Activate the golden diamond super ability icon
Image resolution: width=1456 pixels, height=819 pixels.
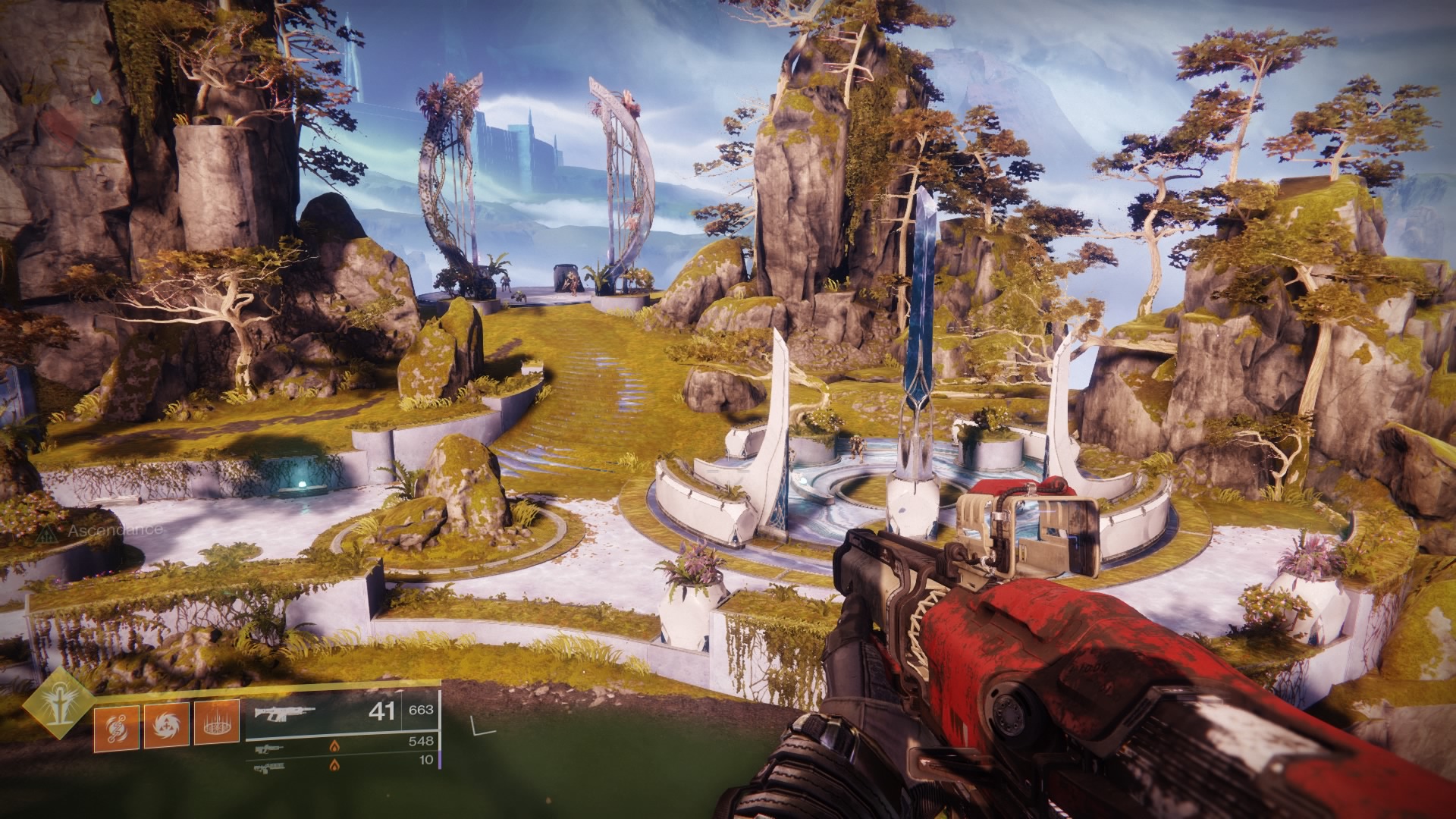[x=57, y=704]
